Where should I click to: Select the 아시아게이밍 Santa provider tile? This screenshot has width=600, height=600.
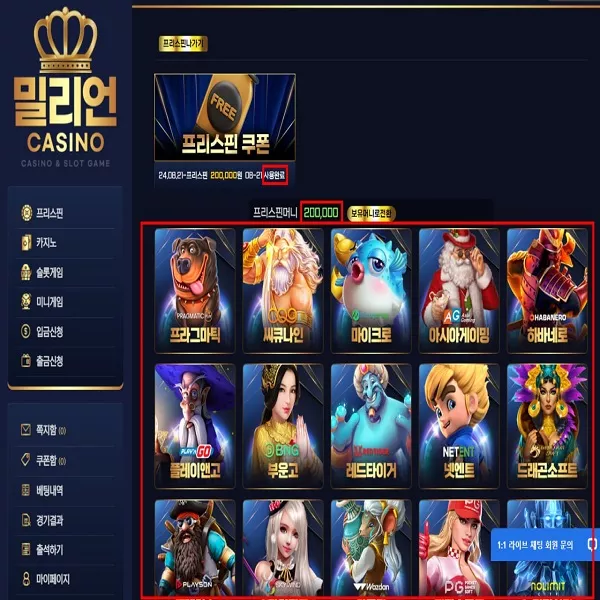[x=458, y=290]
